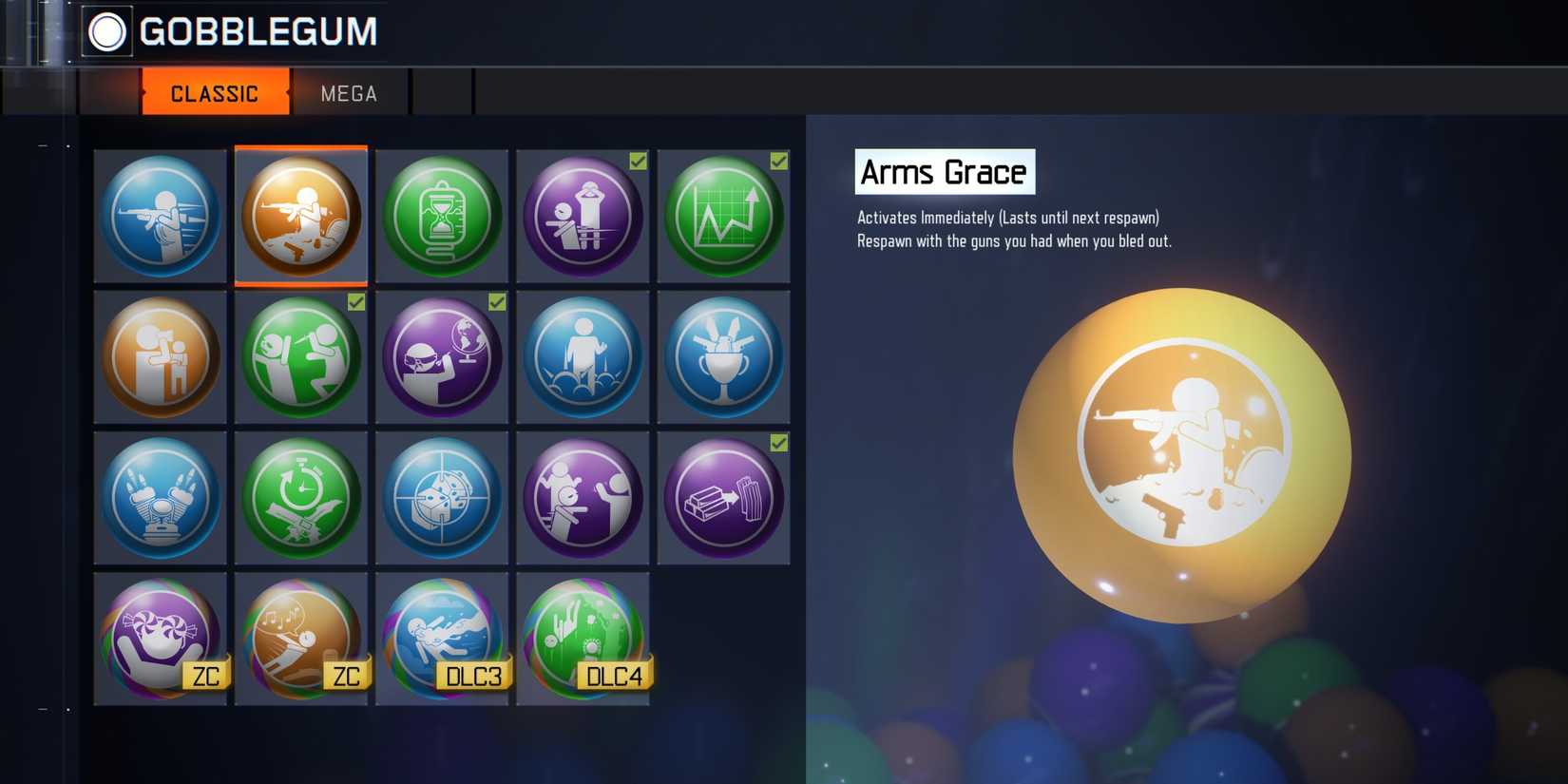This screenshot has width=1568, height=784.
Task: Switch to the MEGA tab
Action: tap(347, 92)
